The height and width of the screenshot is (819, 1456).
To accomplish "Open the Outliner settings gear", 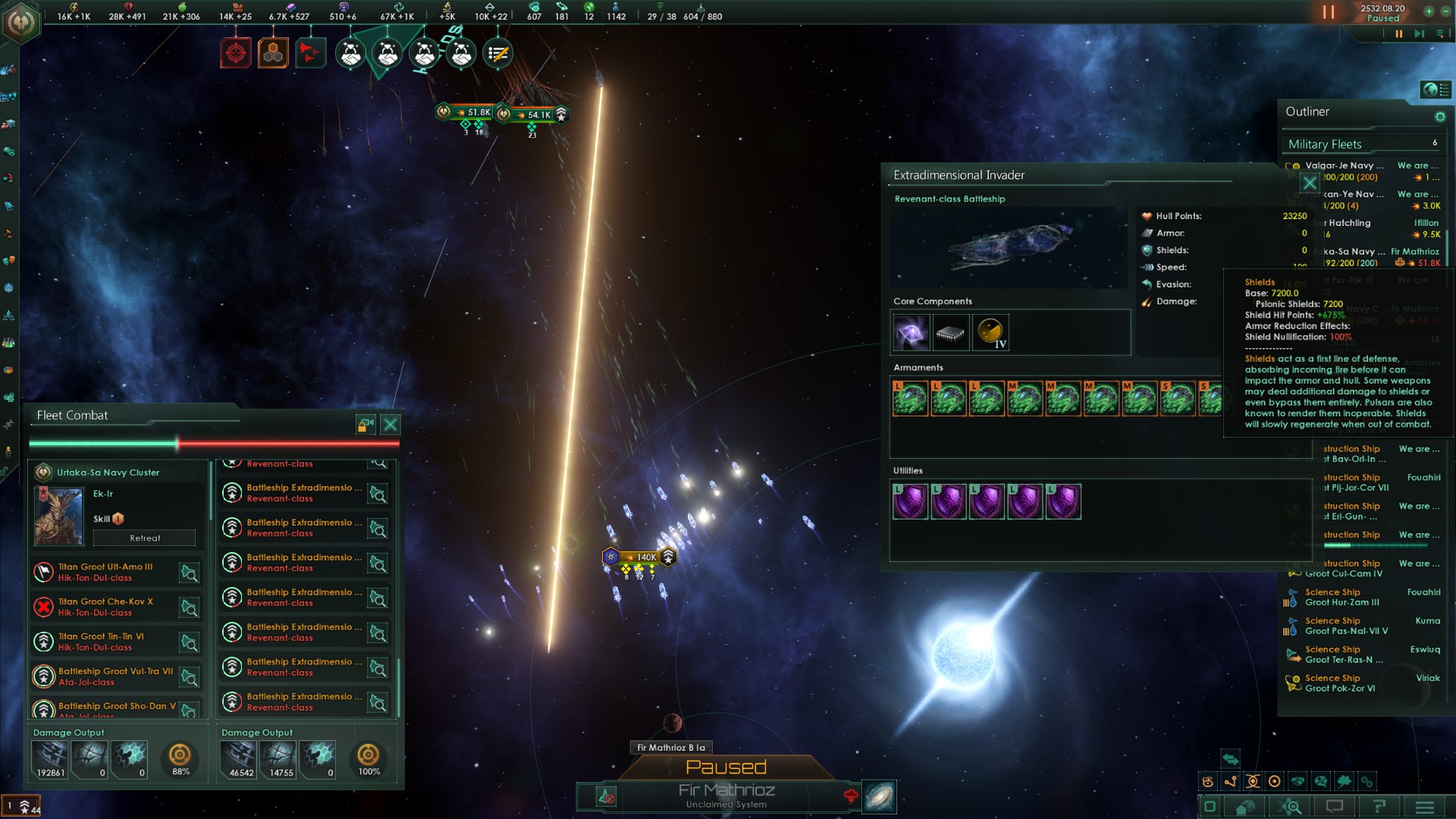I will pyautogui.click(x=1440, y=117).
